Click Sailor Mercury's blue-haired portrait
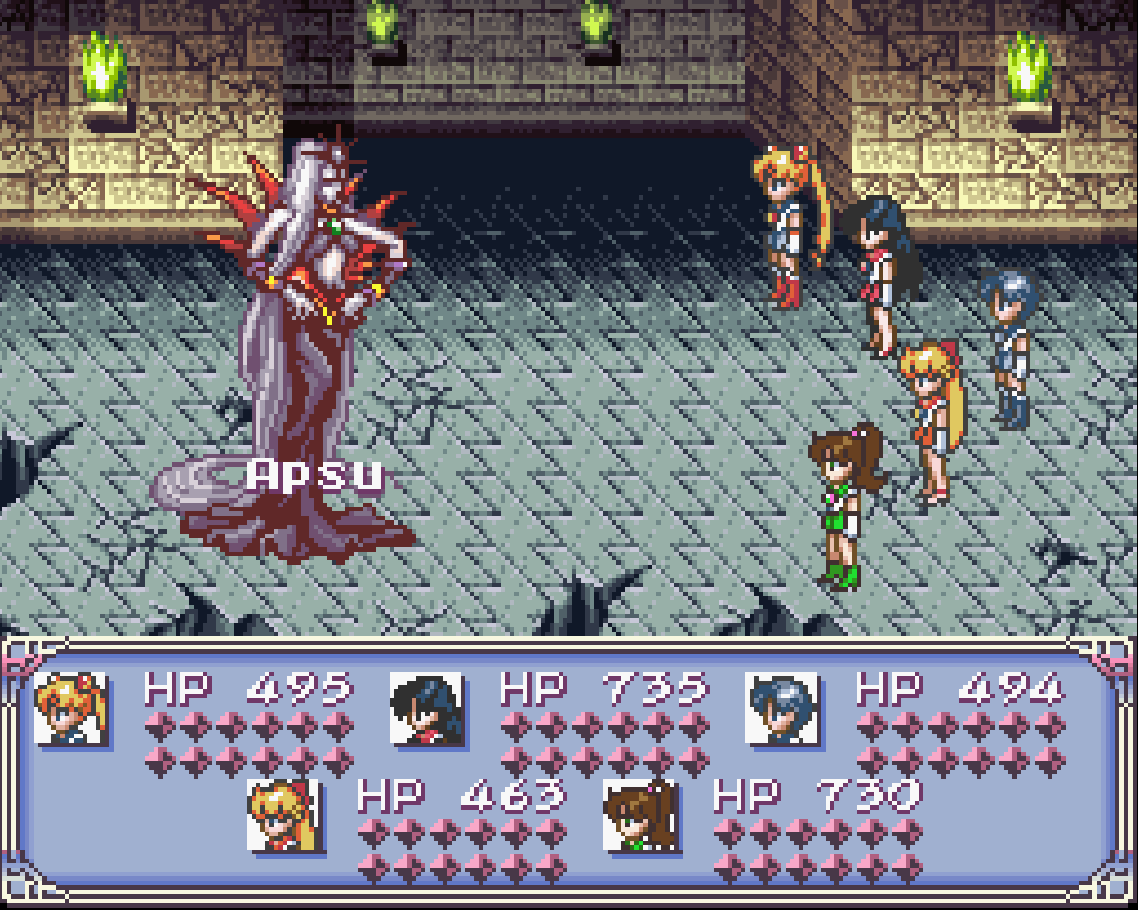Image resolution: width=1138 pixels, height=910 pixels. [x=782, y=708]
